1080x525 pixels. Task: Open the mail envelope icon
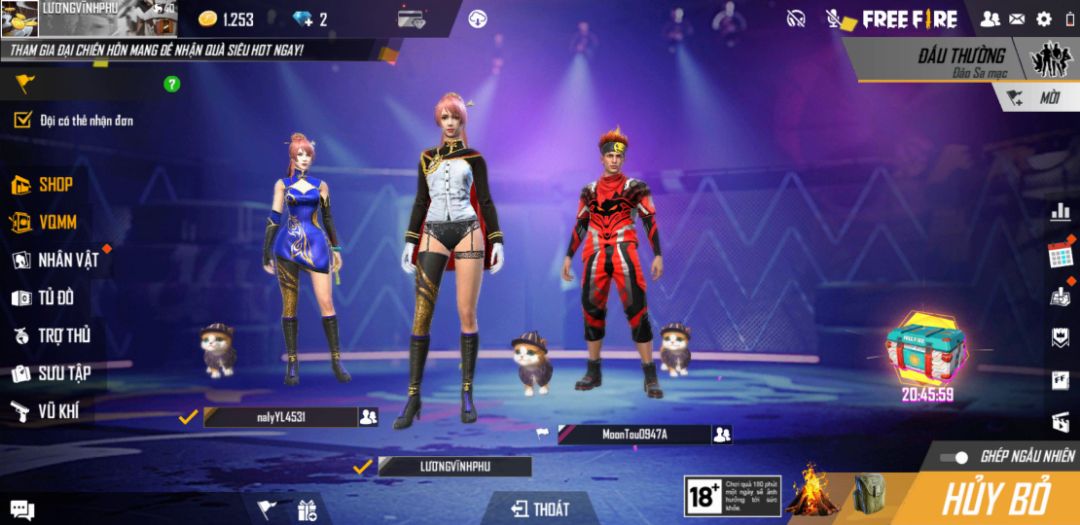coord(1017,18)
